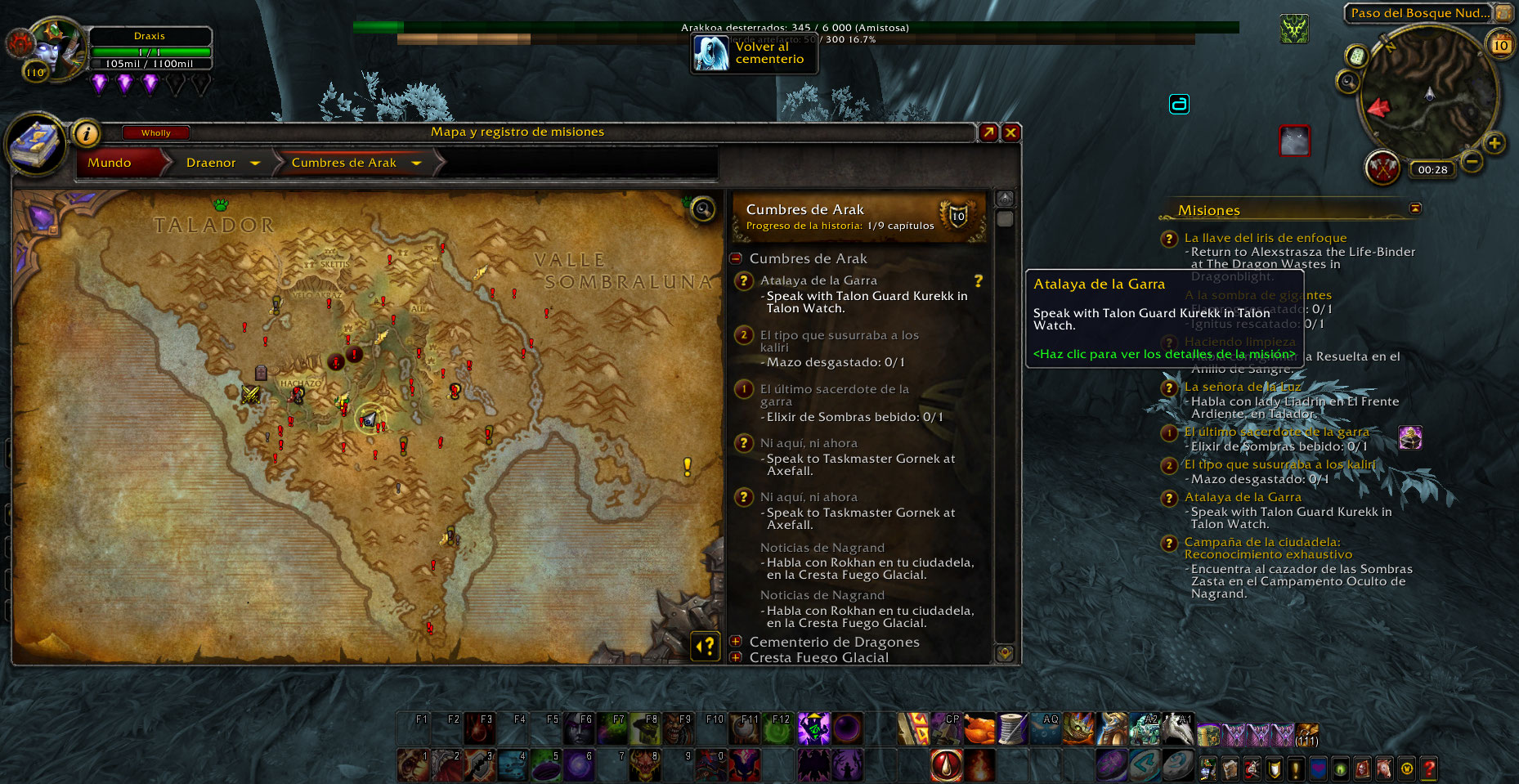Open the Cumbres de Arak zone dropdown
This screenshot has height=784, width=1519.
[x=416, y=164]
